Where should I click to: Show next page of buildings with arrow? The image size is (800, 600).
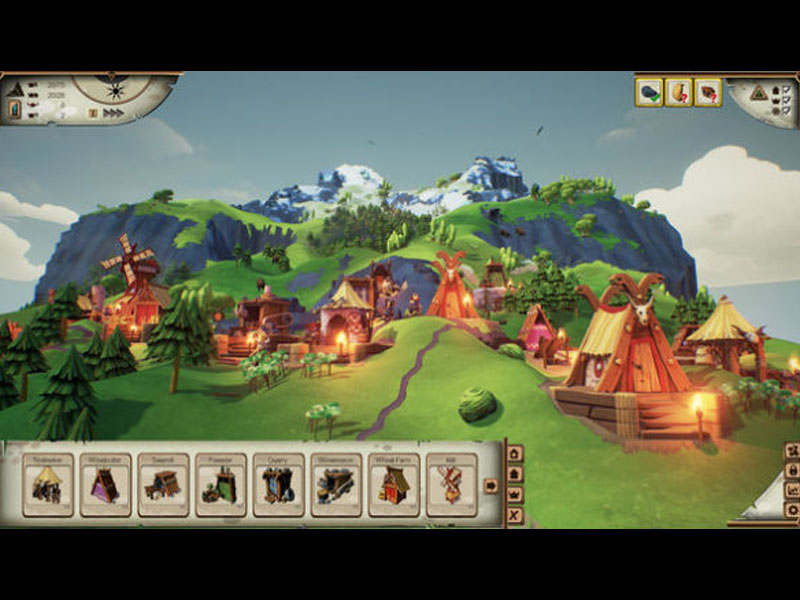(491, 486)
